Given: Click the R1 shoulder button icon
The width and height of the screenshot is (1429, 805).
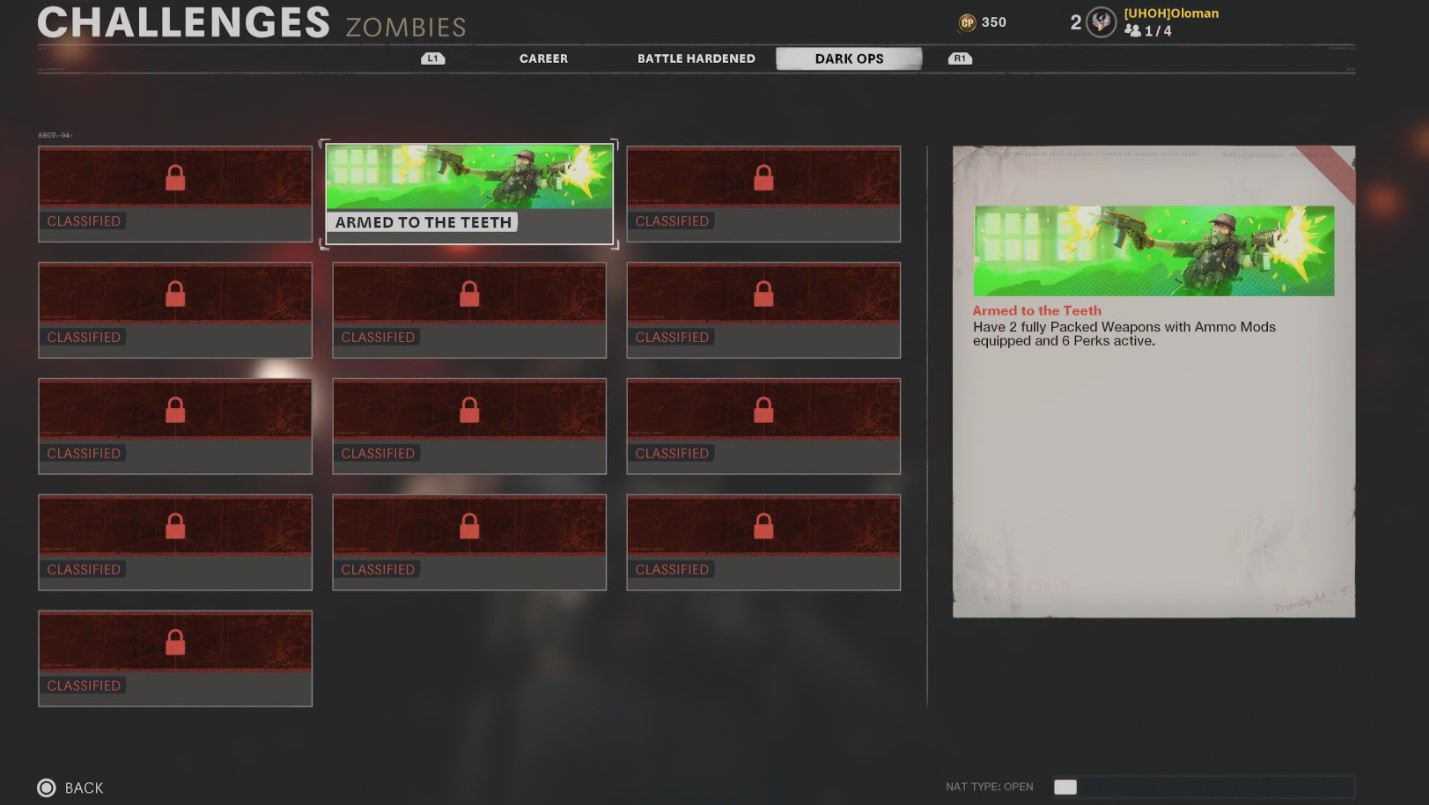Looking at the screenshot, I should (959, 58).
